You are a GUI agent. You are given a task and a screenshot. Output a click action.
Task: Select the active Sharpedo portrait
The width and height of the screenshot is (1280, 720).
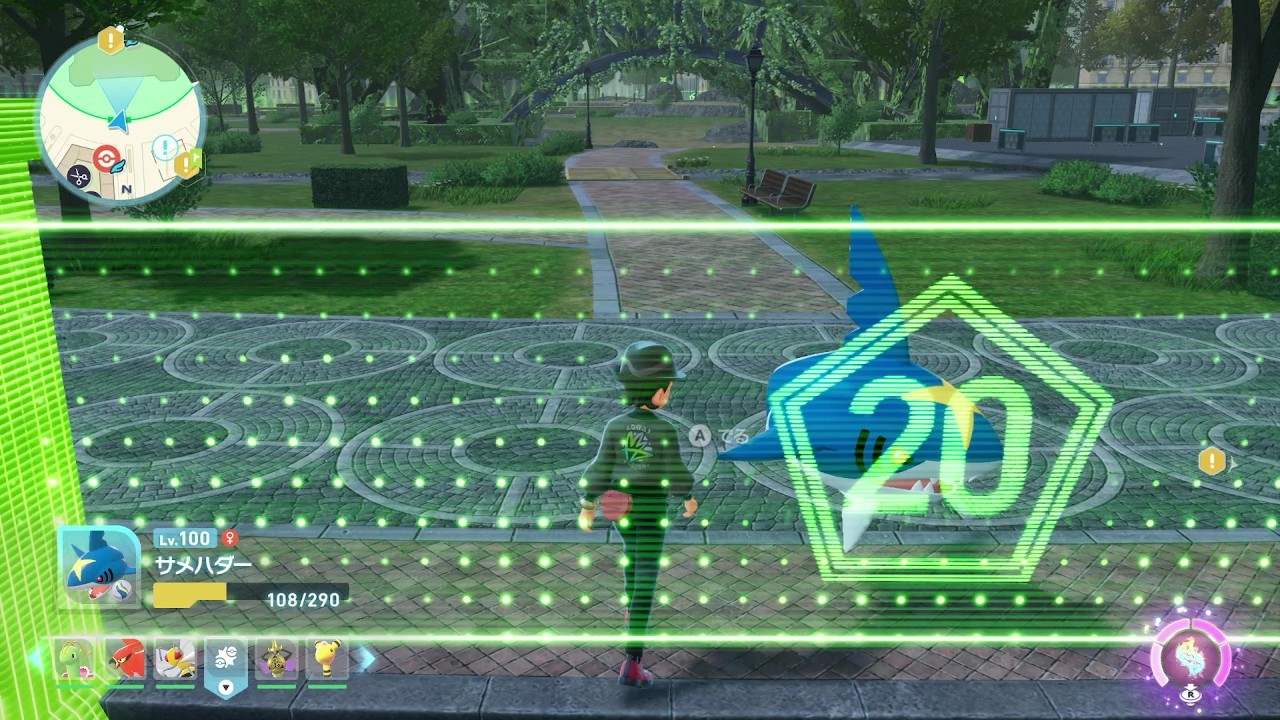[x=98, y=566]
